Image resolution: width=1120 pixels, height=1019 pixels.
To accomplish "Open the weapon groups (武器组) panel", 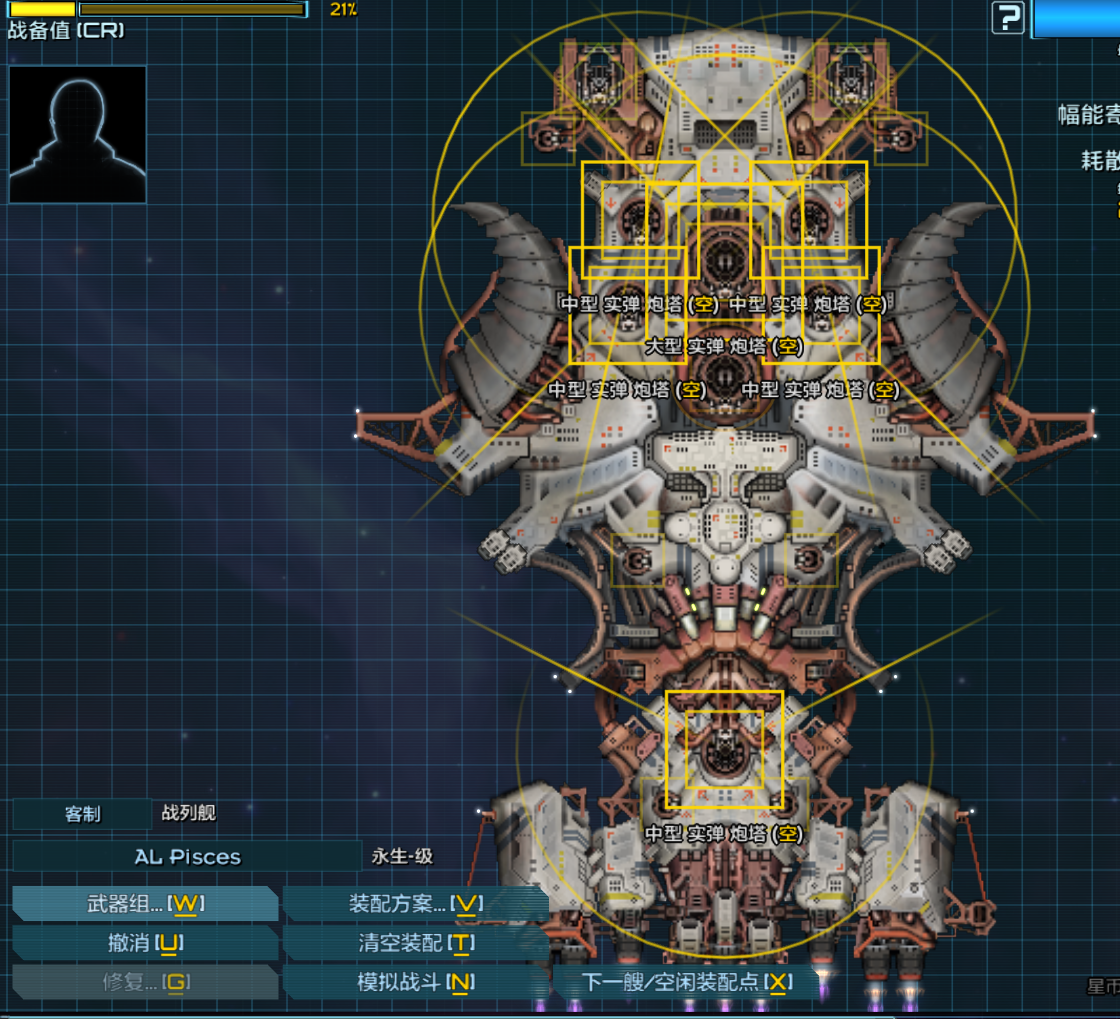I will click(x=145, y=904).
